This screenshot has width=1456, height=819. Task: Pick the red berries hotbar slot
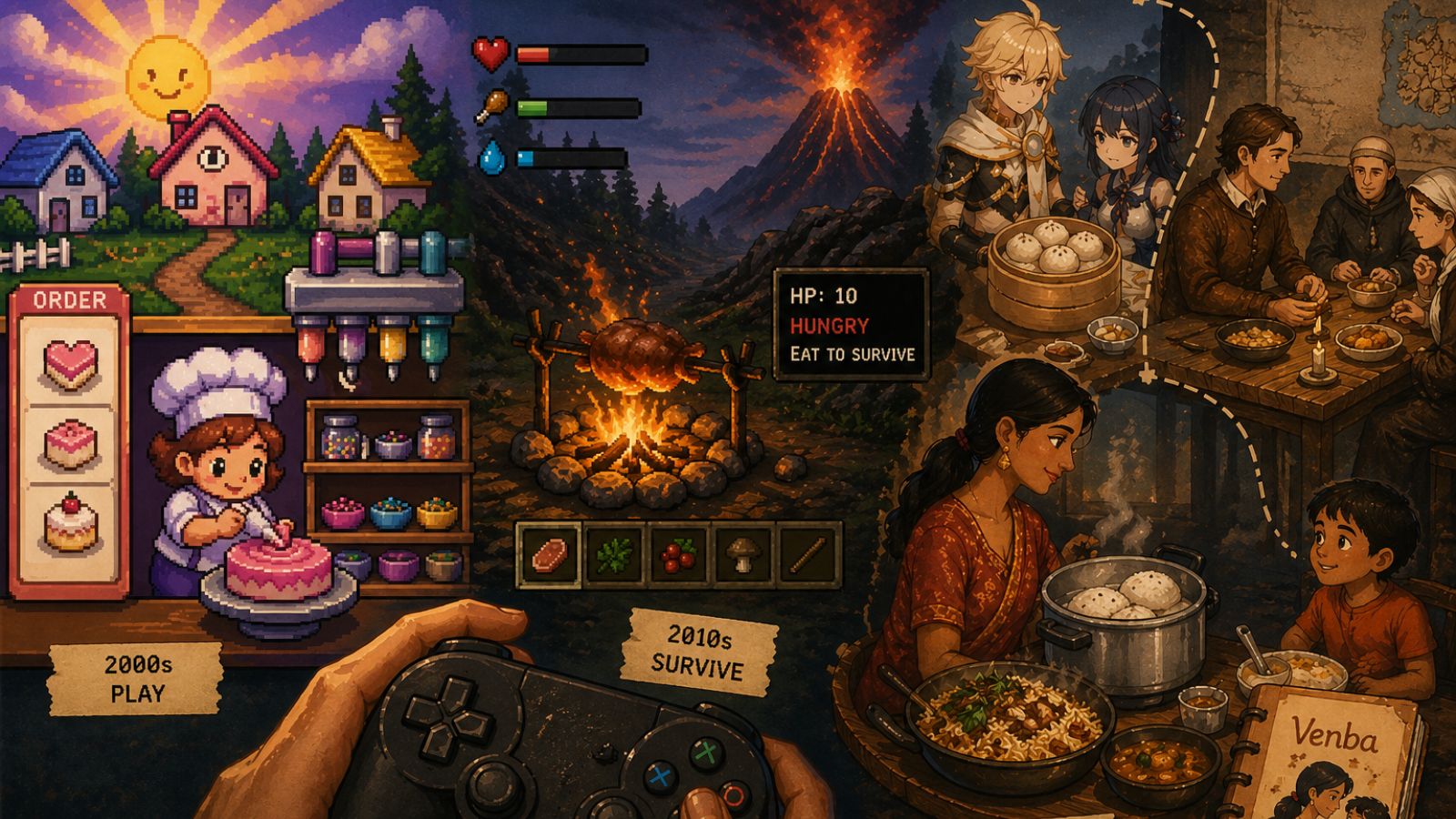click(x=678, y=552)
